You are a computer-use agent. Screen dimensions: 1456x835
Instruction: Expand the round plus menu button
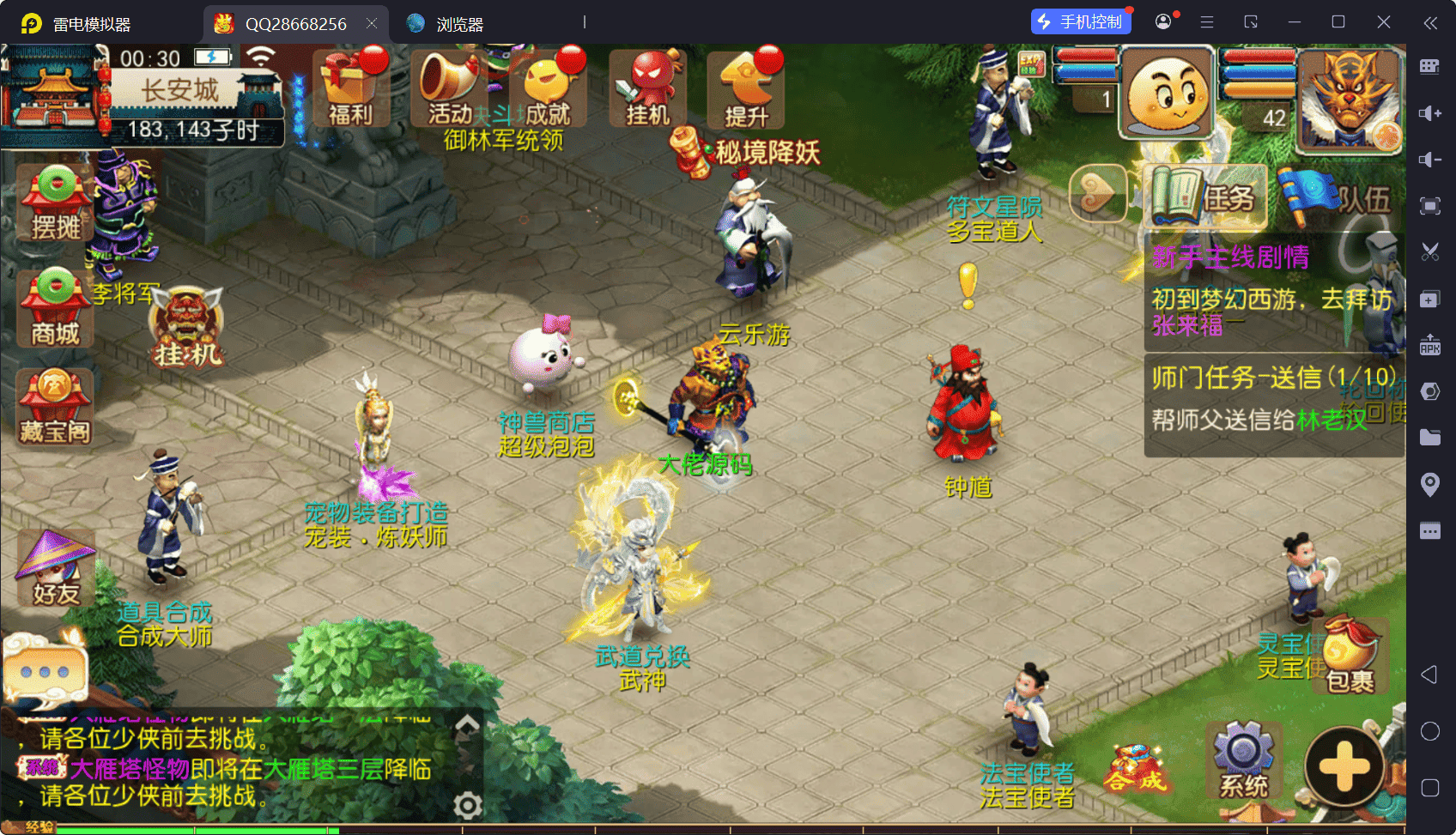click(x=1344, y=766)
